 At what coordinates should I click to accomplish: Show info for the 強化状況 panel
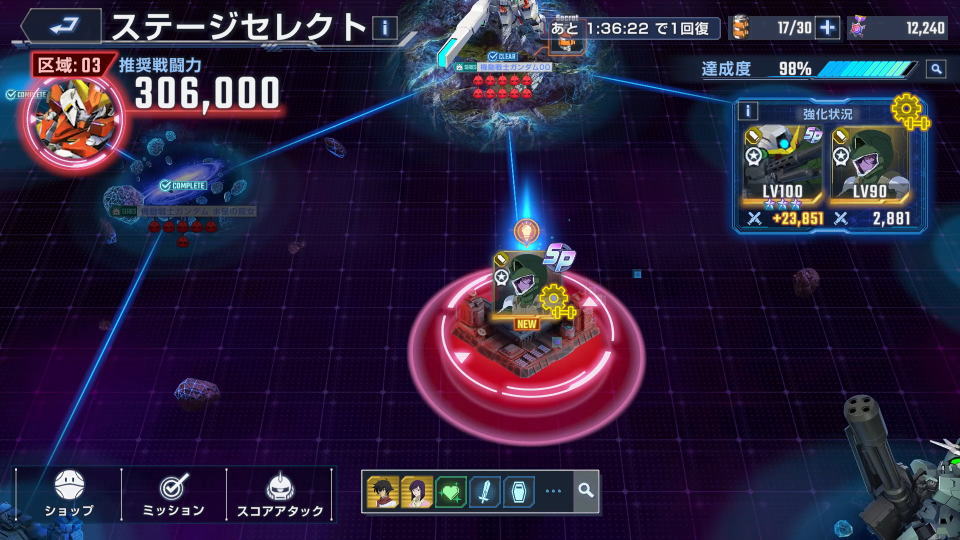coord(749,111)
